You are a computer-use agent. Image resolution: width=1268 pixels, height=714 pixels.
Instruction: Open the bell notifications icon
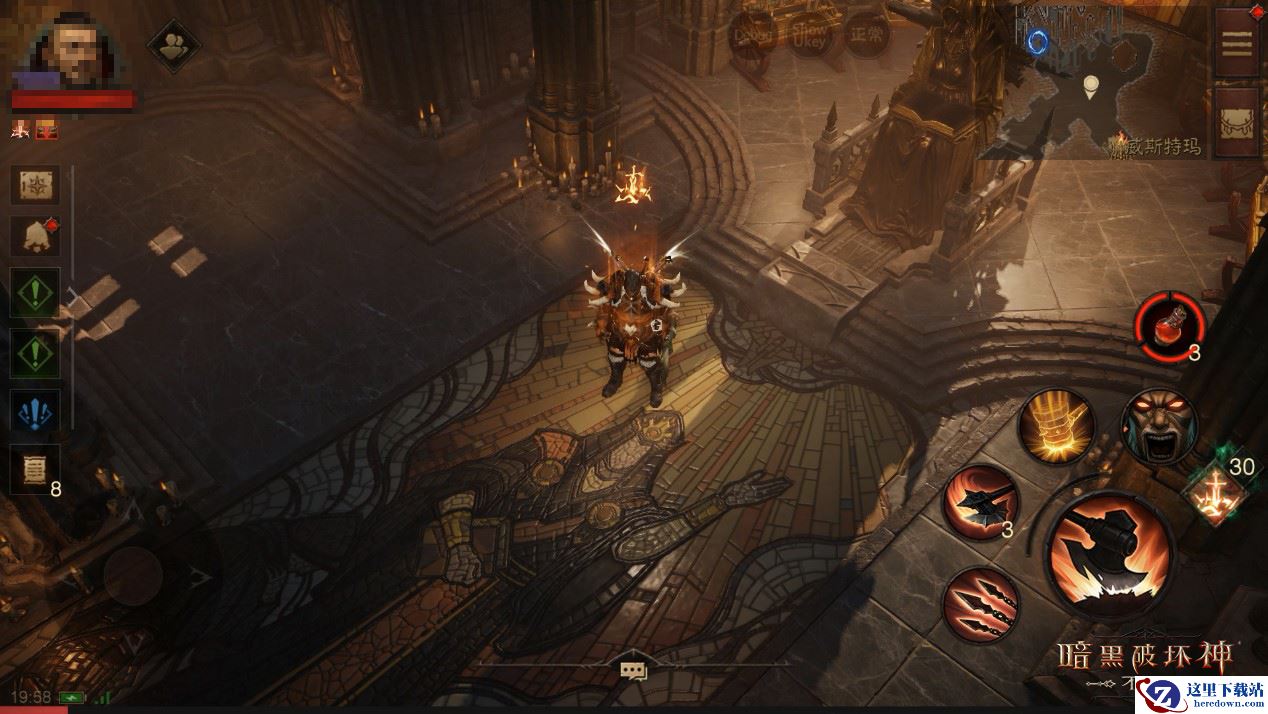[x=35, y=236]
